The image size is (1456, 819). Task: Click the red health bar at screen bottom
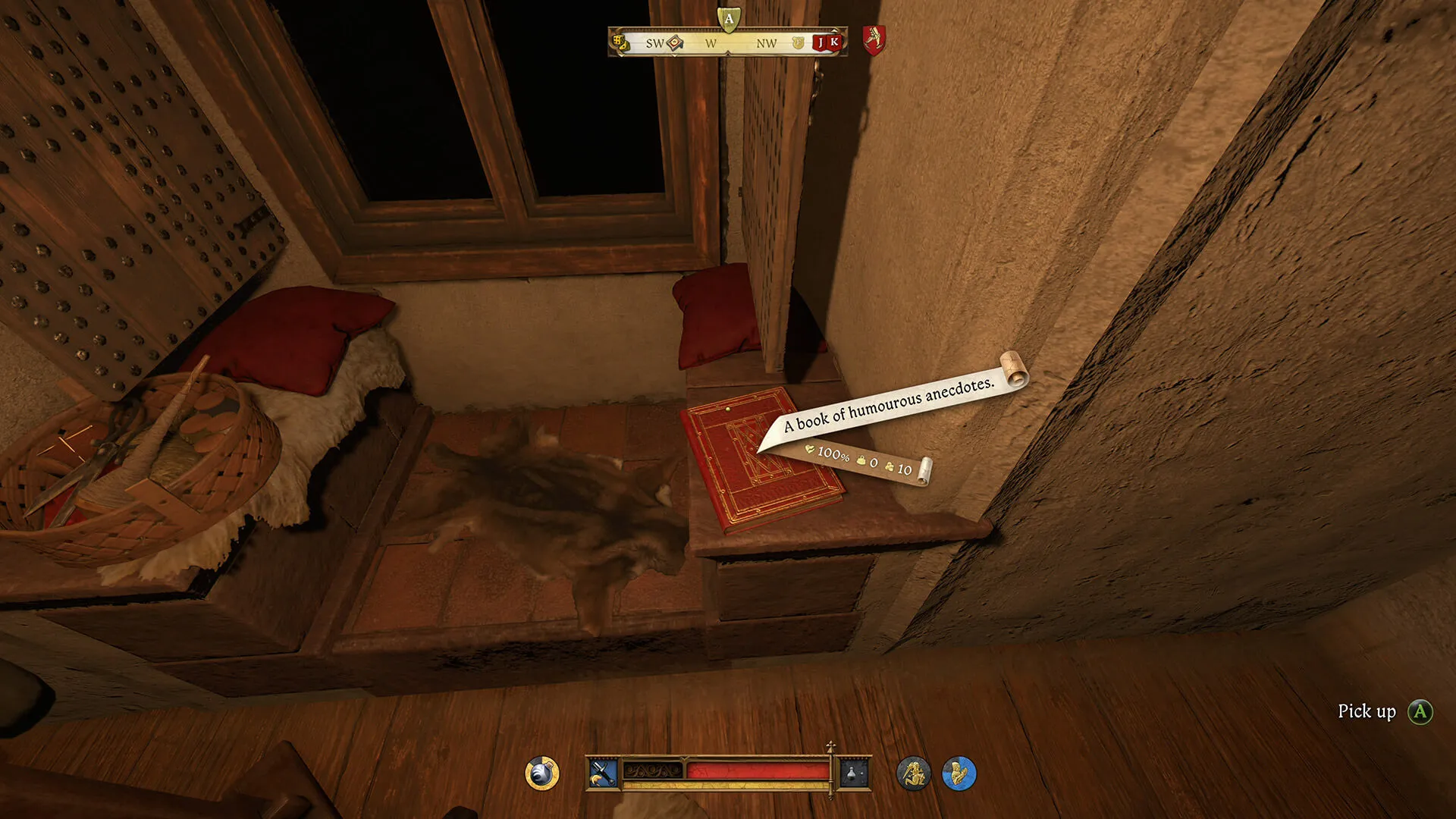tap(758, 770)
